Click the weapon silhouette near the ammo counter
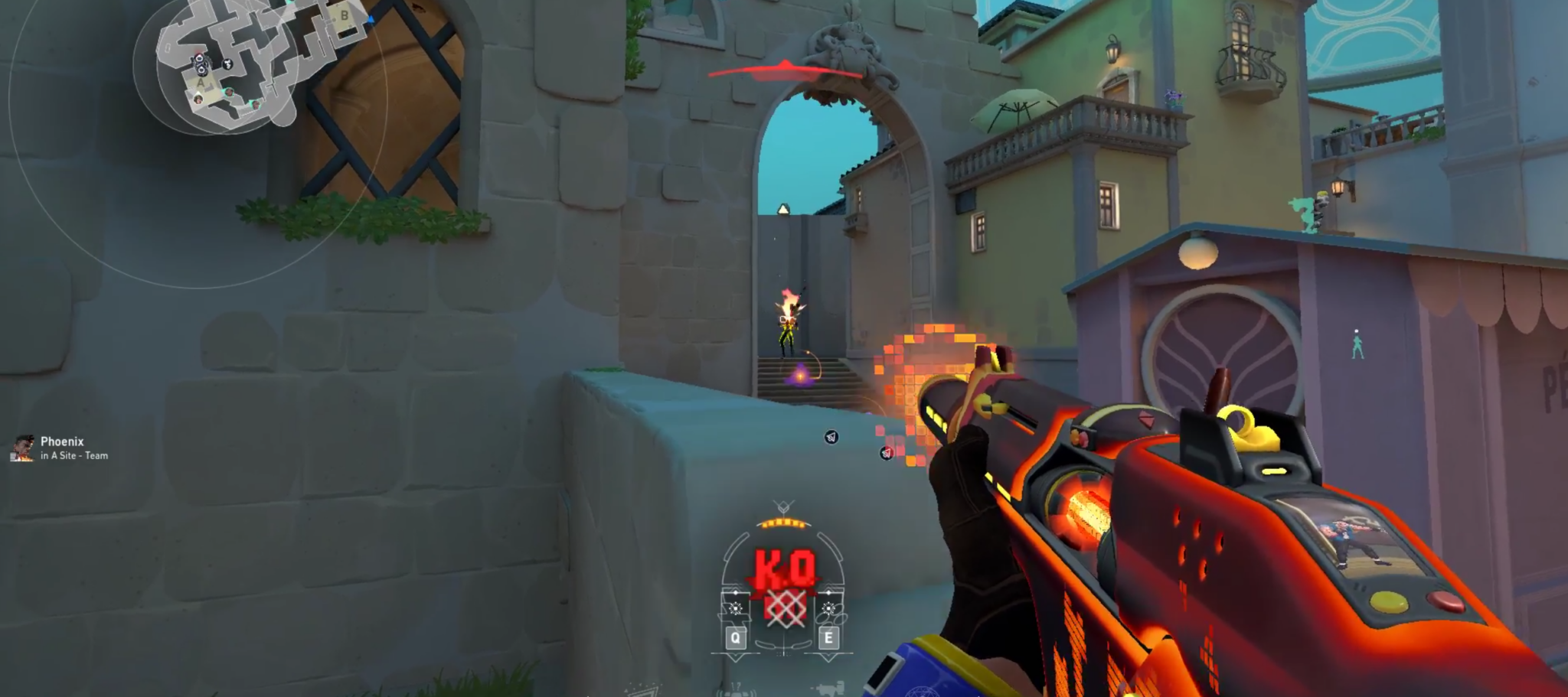The height and width of the screenshot is (697, 1568). pos(831,686)
